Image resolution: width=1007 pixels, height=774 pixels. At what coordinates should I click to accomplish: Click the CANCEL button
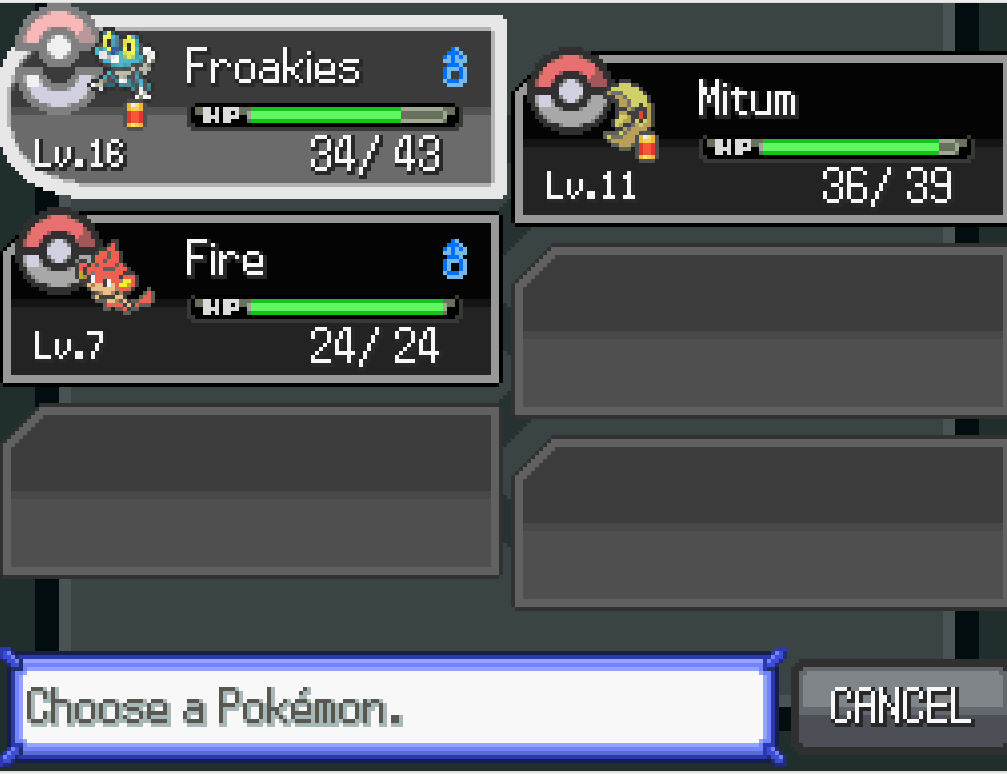[x=900, y=706]
